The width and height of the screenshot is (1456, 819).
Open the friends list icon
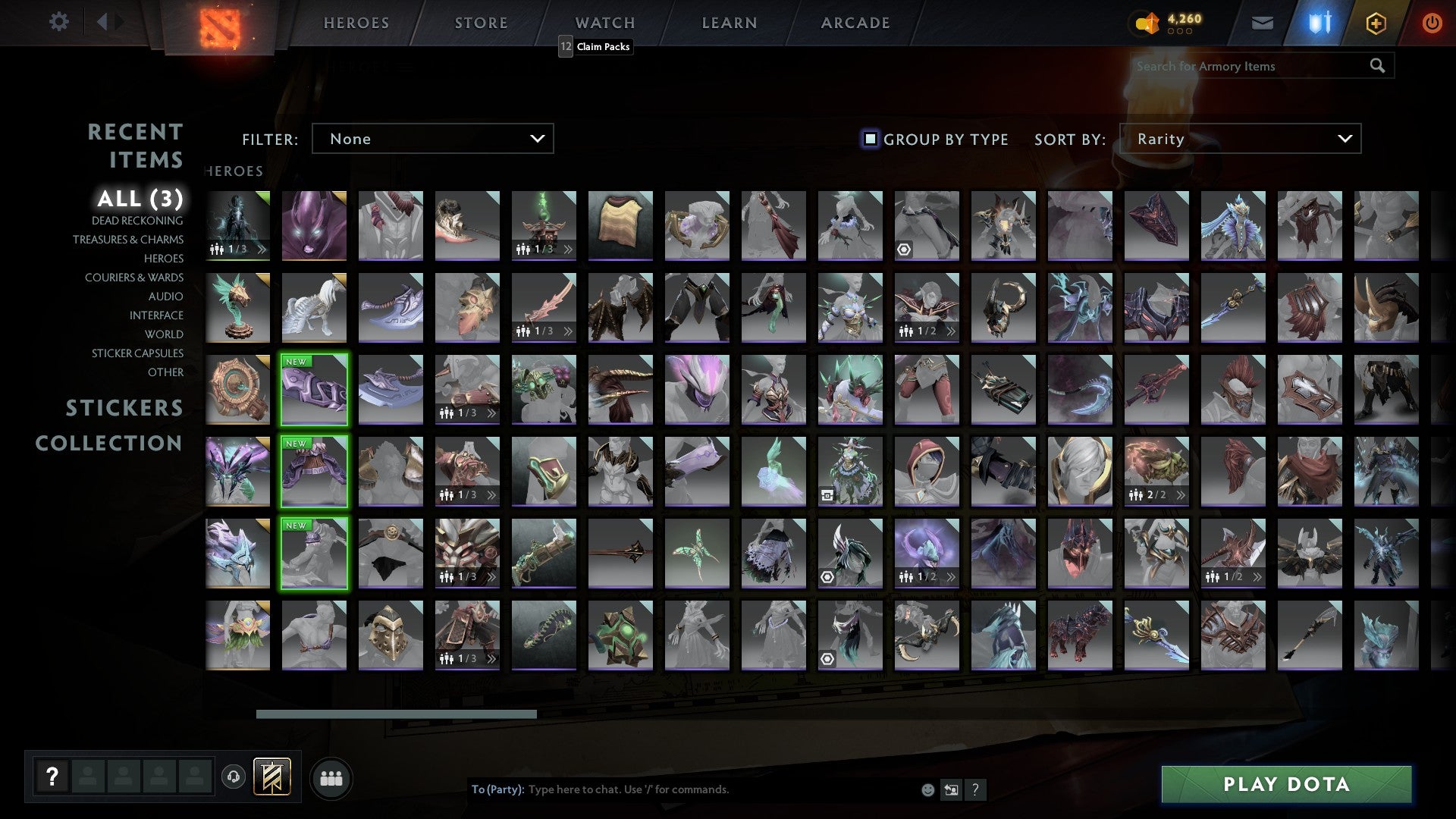point(331,777)
